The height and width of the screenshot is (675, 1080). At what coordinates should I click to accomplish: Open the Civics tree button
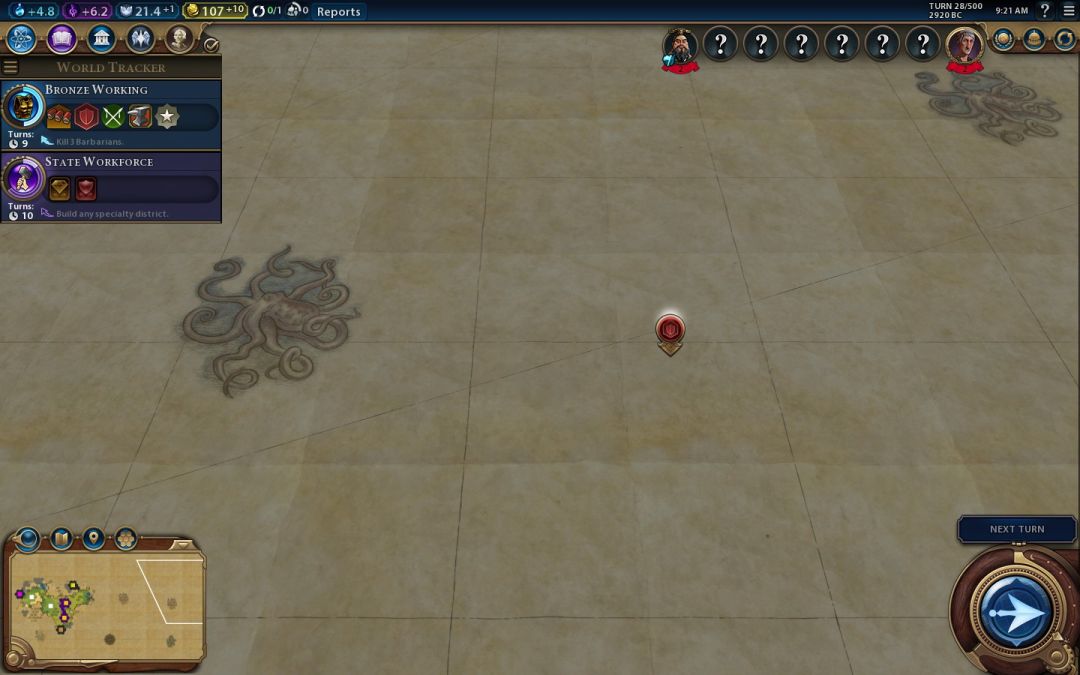(x=62, y=39)
